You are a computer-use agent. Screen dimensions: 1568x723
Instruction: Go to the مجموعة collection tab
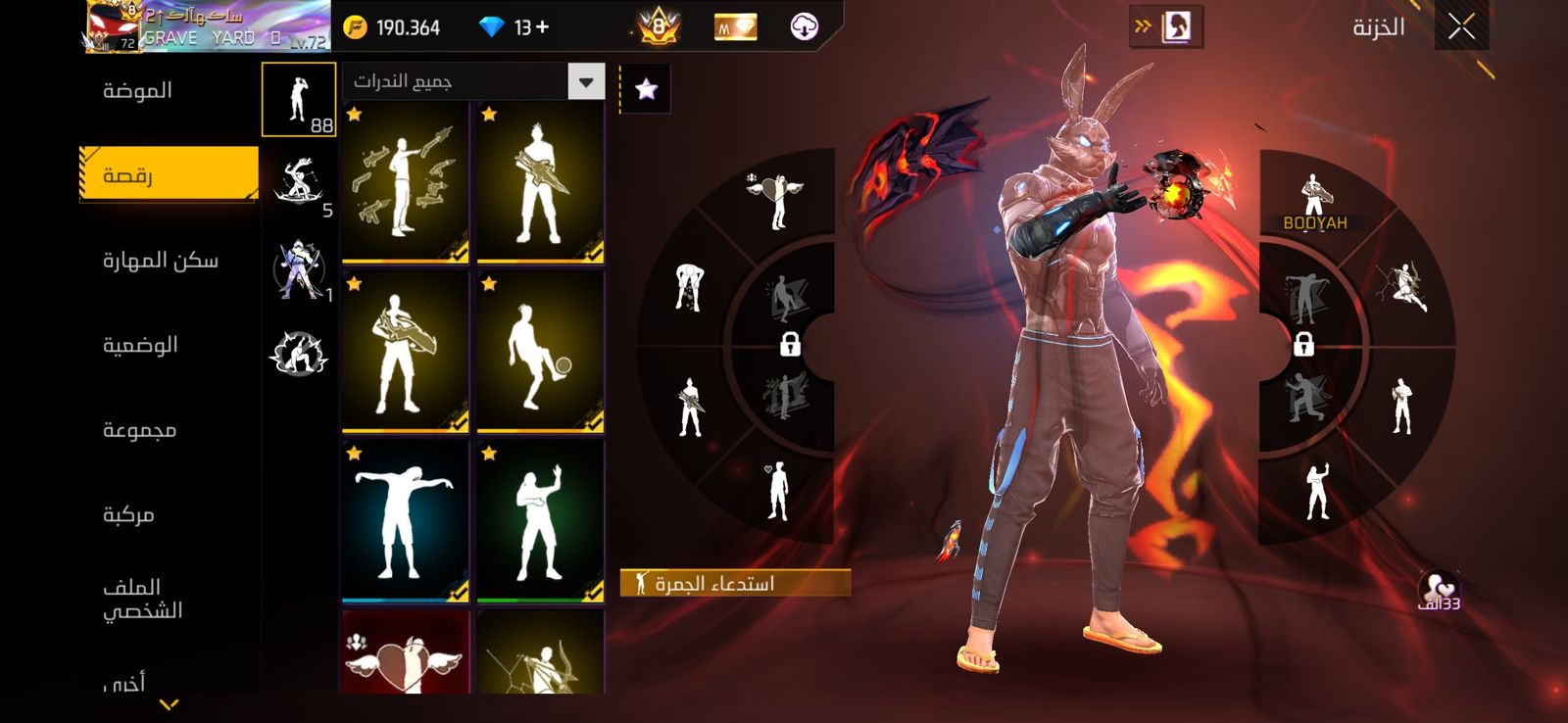tap(139, 430)
